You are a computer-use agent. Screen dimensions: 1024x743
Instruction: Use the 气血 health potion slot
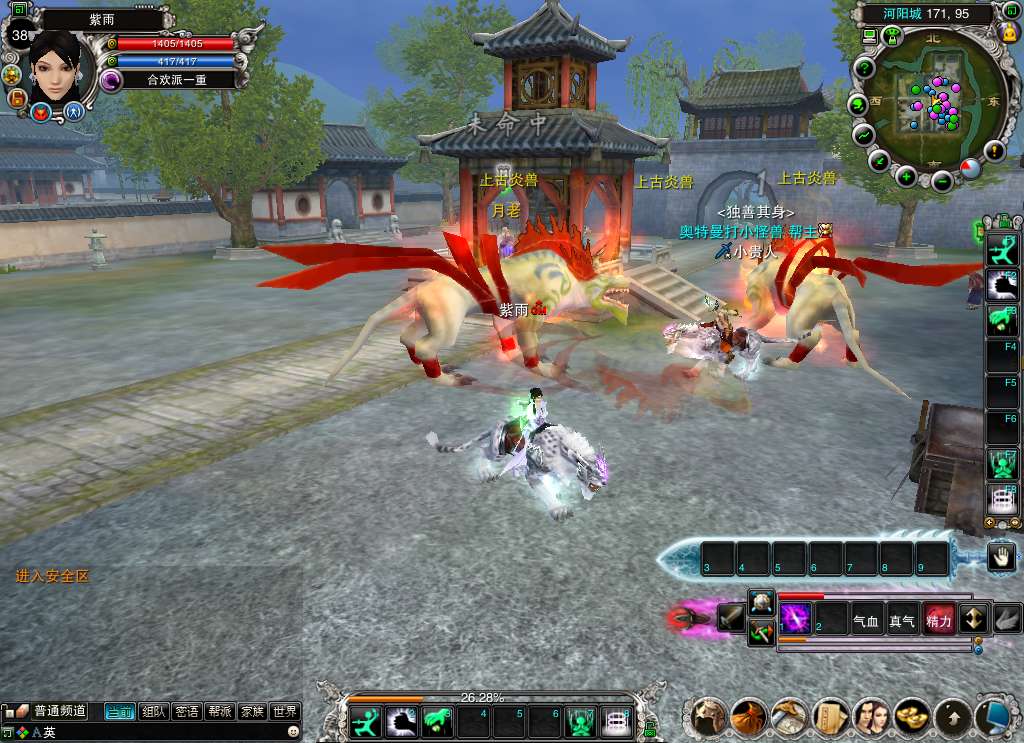pos(866,620)
